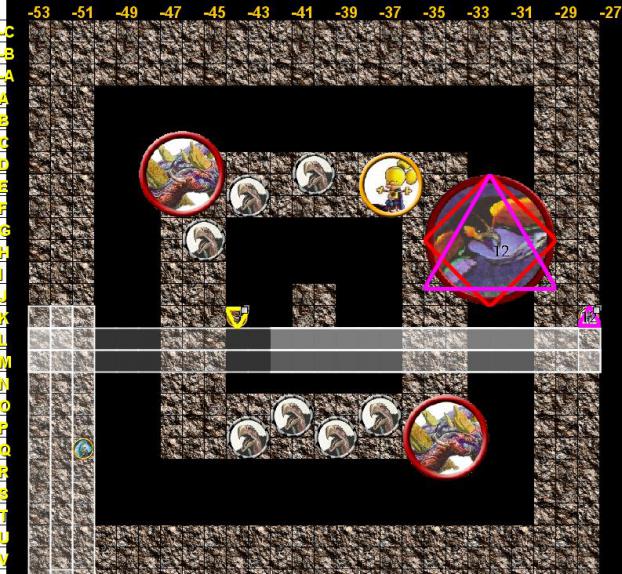Screen dimensions: 622x574
Task: Click the yellow shield marker token
Action: (x=237, y=317)
